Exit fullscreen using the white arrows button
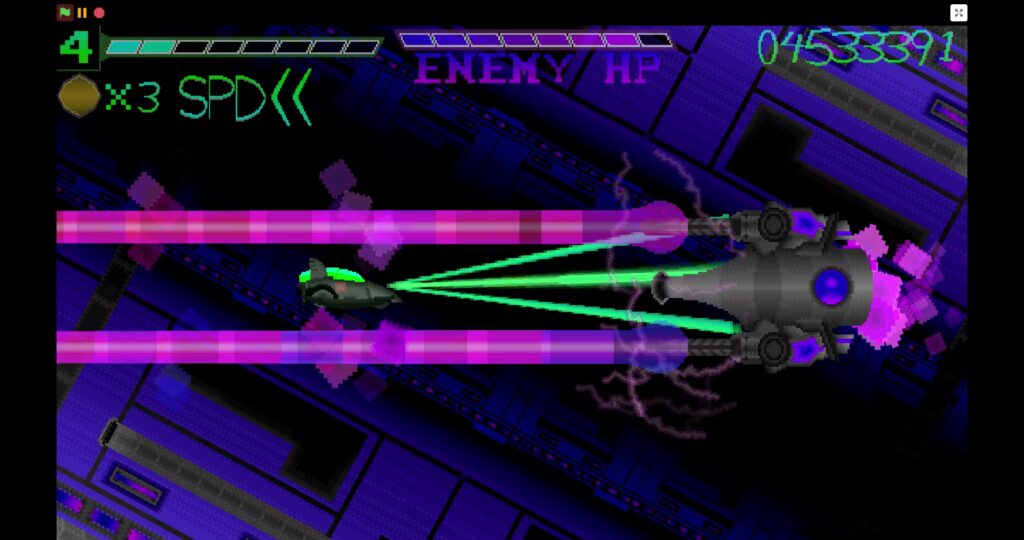 958,13
